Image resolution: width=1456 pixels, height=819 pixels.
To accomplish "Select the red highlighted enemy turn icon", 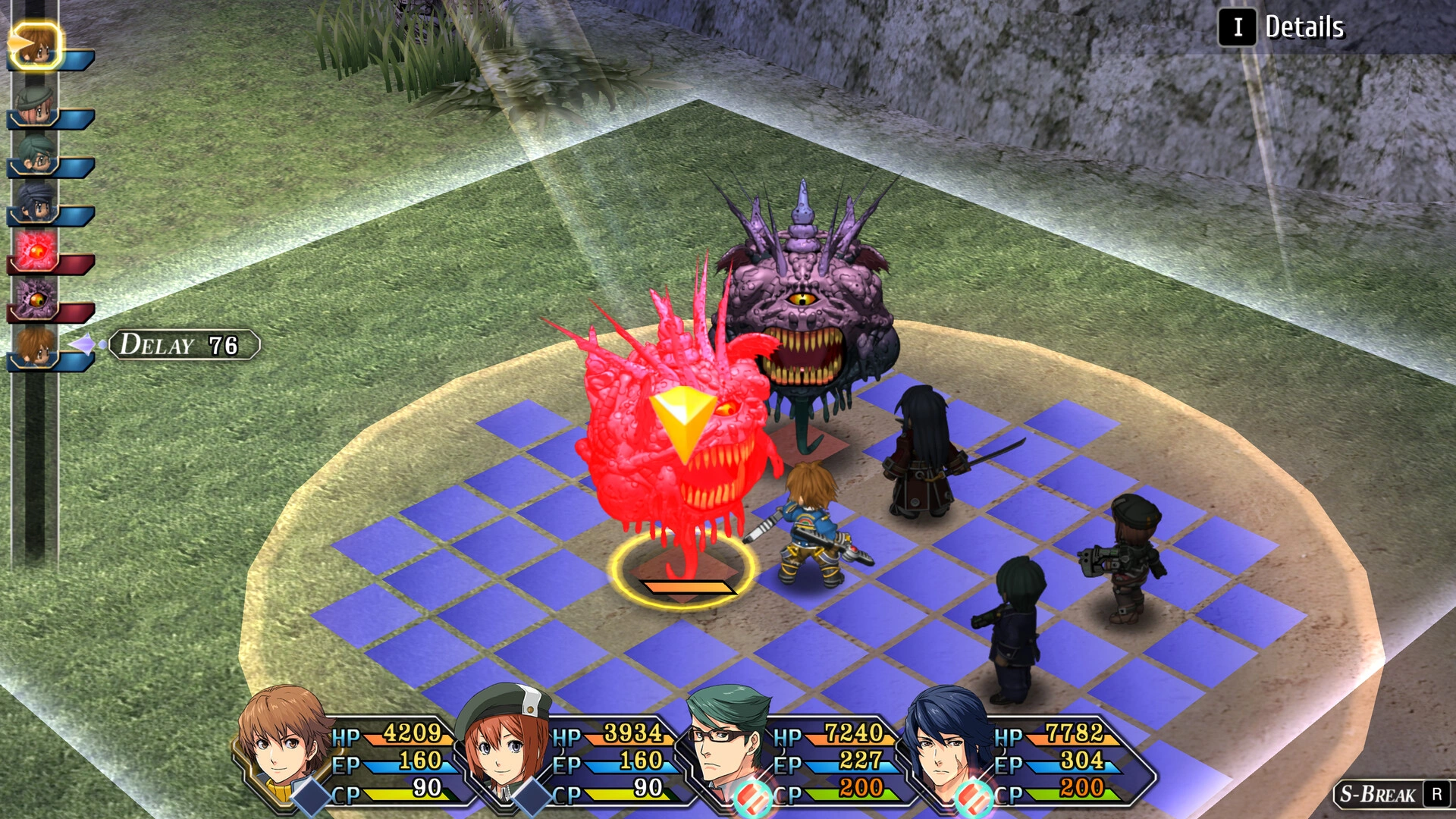I will click(x=35, y=252).
